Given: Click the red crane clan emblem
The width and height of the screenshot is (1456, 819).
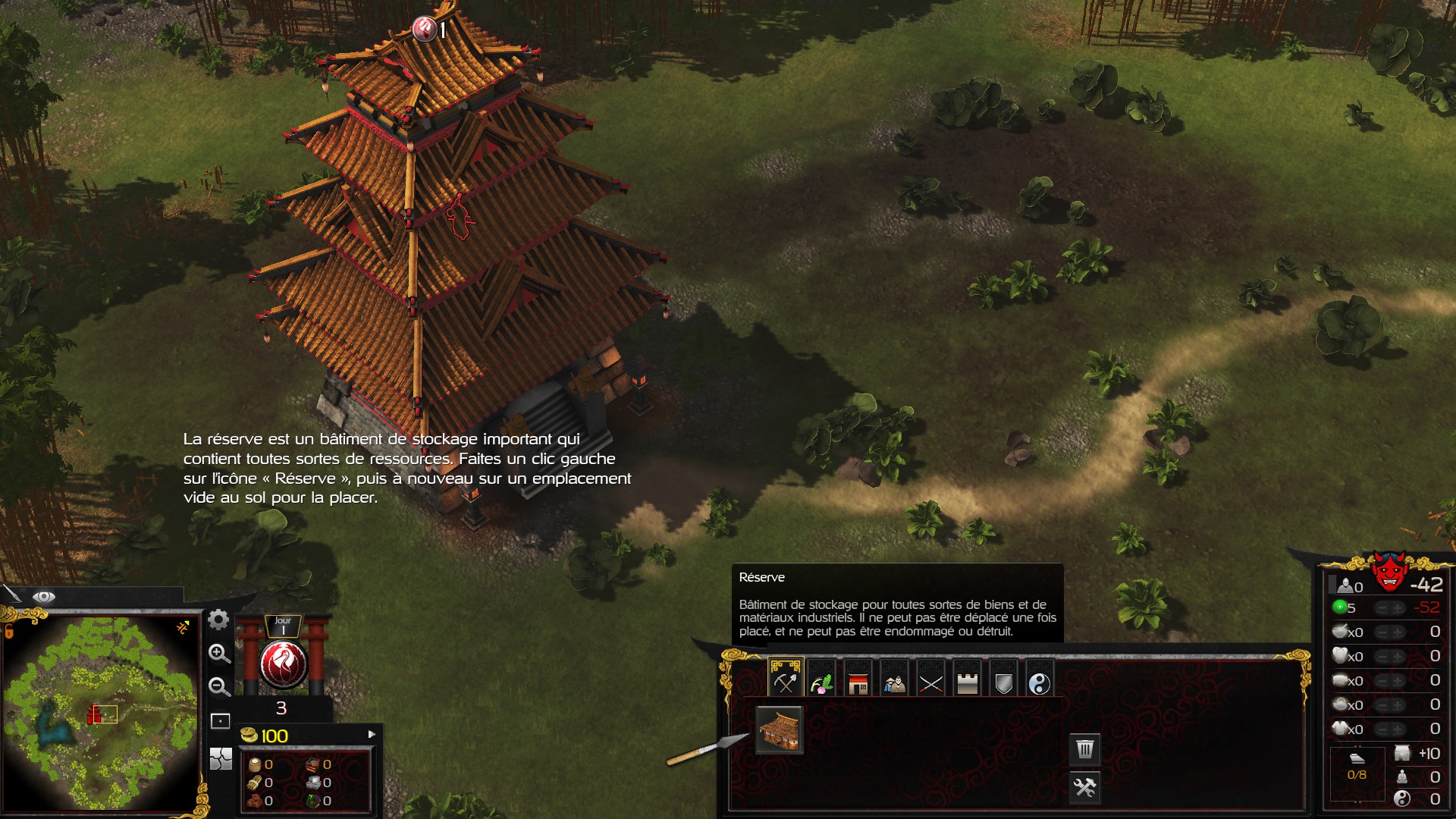Looking at the screenshot, I should (283, 664).
